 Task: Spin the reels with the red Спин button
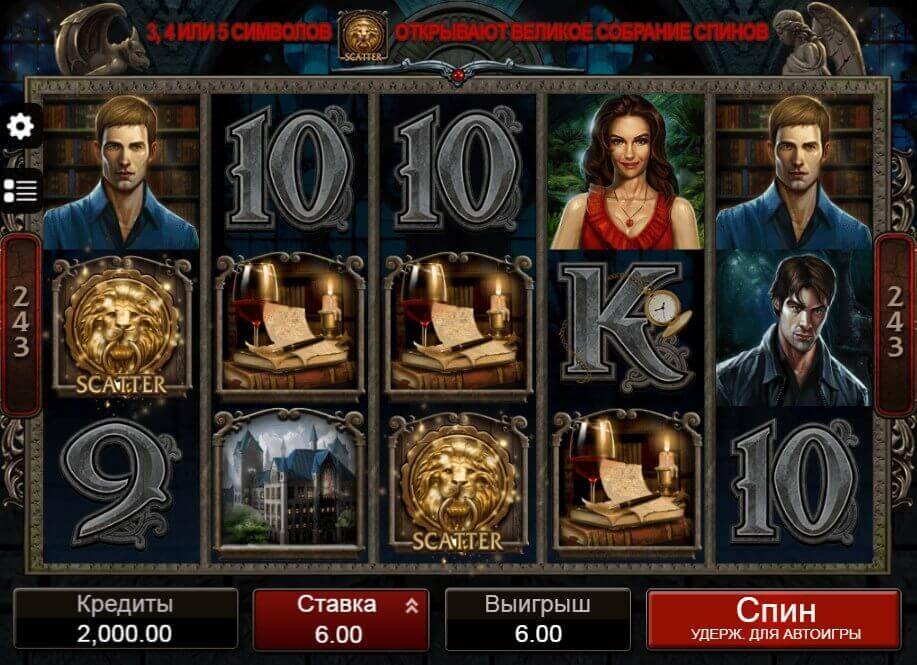775,619
